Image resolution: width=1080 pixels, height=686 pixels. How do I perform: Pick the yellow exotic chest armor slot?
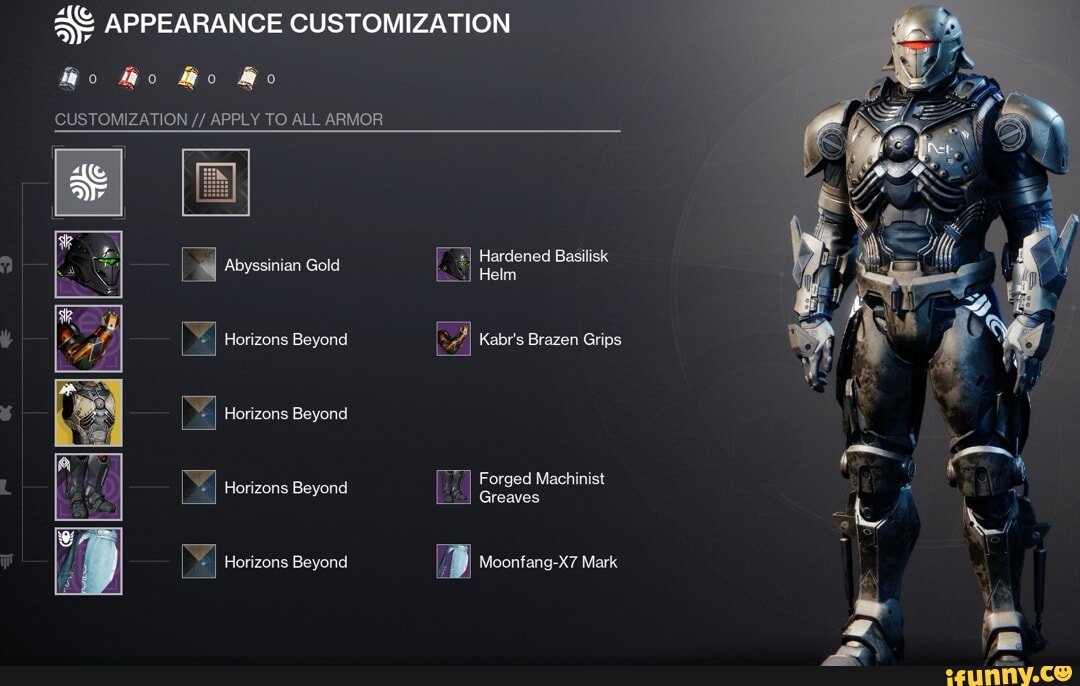pos(89,413)
